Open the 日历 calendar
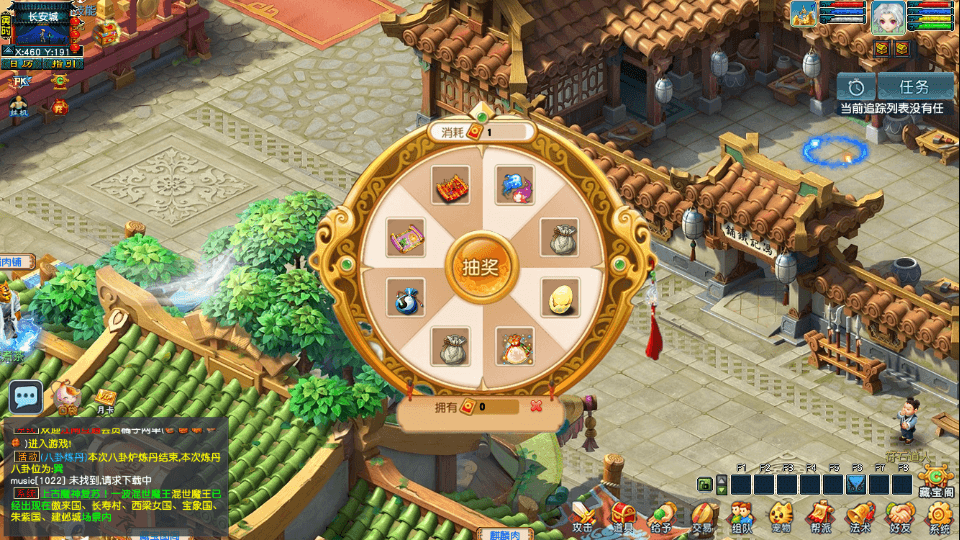Image resolution: width=960 pixels, height=540 pixels. click(x=22, y=64)
